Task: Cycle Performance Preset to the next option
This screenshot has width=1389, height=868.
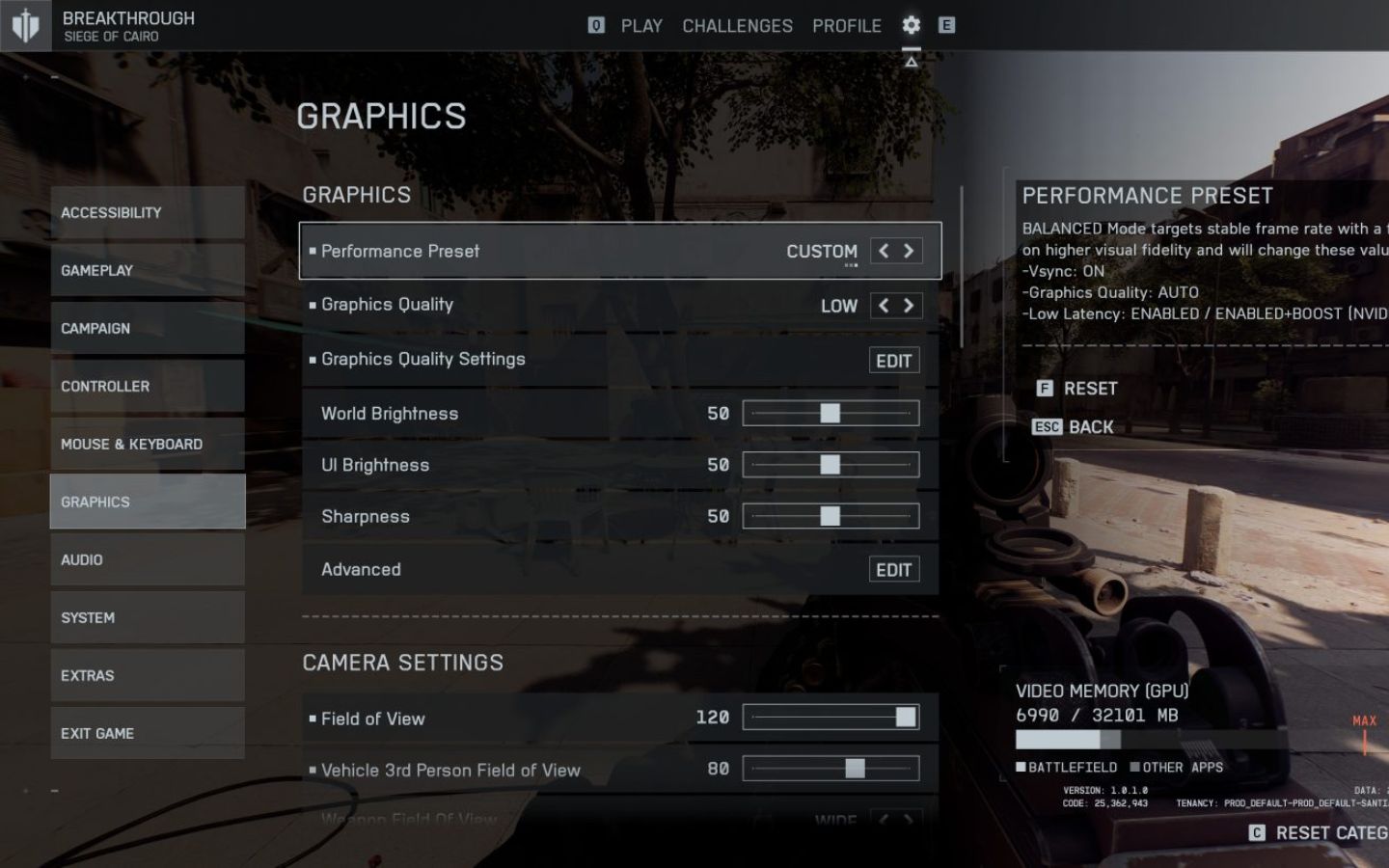Action: 909,251
